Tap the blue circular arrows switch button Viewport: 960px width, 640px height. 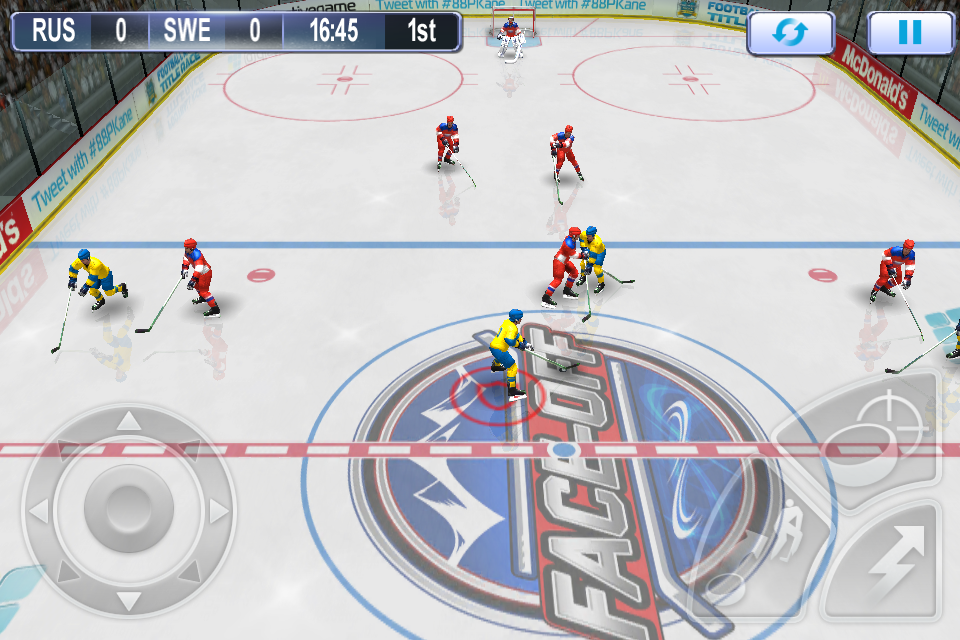[790, 33]
